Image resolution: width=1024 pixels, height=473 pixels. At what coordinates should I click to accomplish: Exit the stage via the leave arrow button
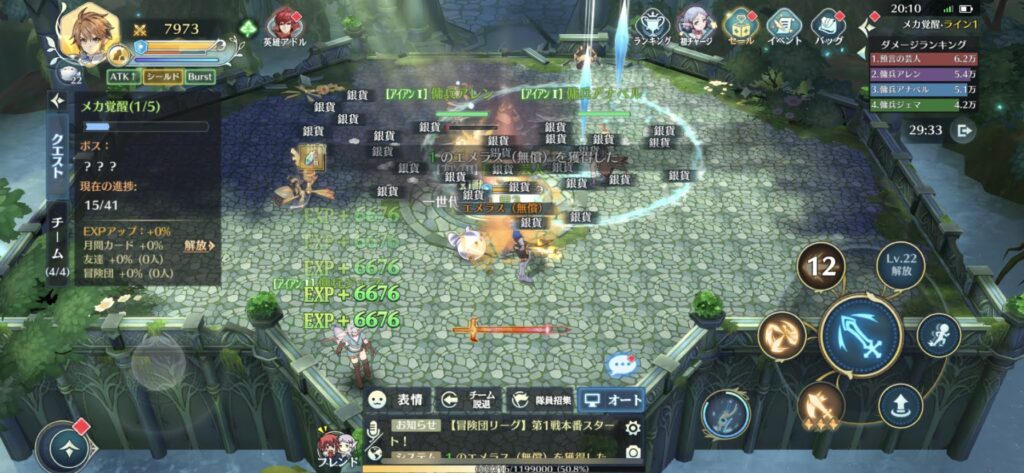964,130
